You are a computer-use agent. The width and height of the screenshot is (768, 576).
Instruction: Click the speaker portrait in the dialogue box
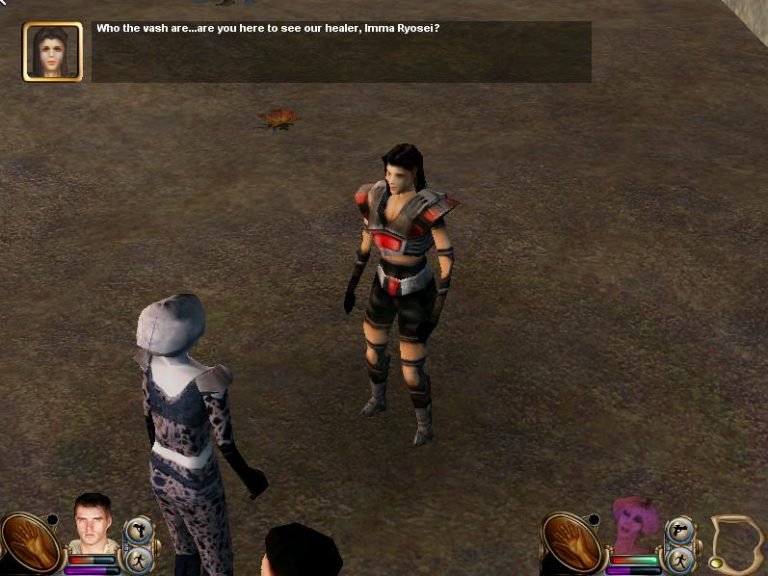[x=53, y=52]
